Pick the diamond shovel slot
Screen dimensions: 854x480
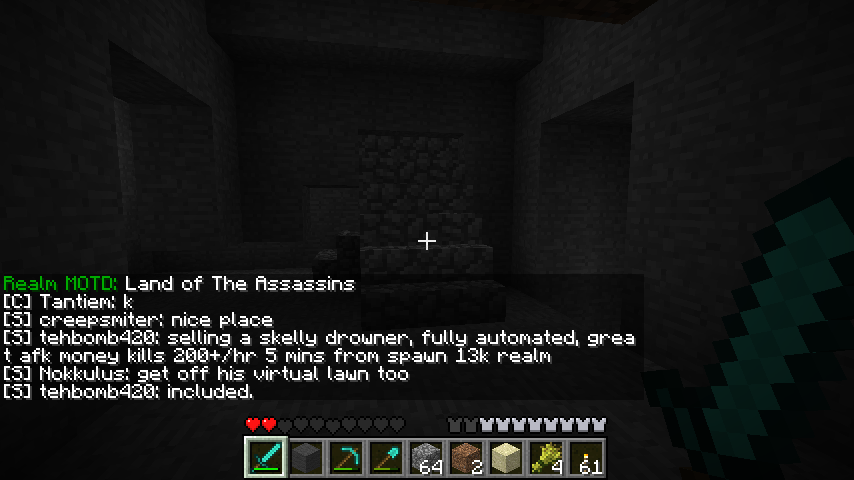tap(387, 458)
